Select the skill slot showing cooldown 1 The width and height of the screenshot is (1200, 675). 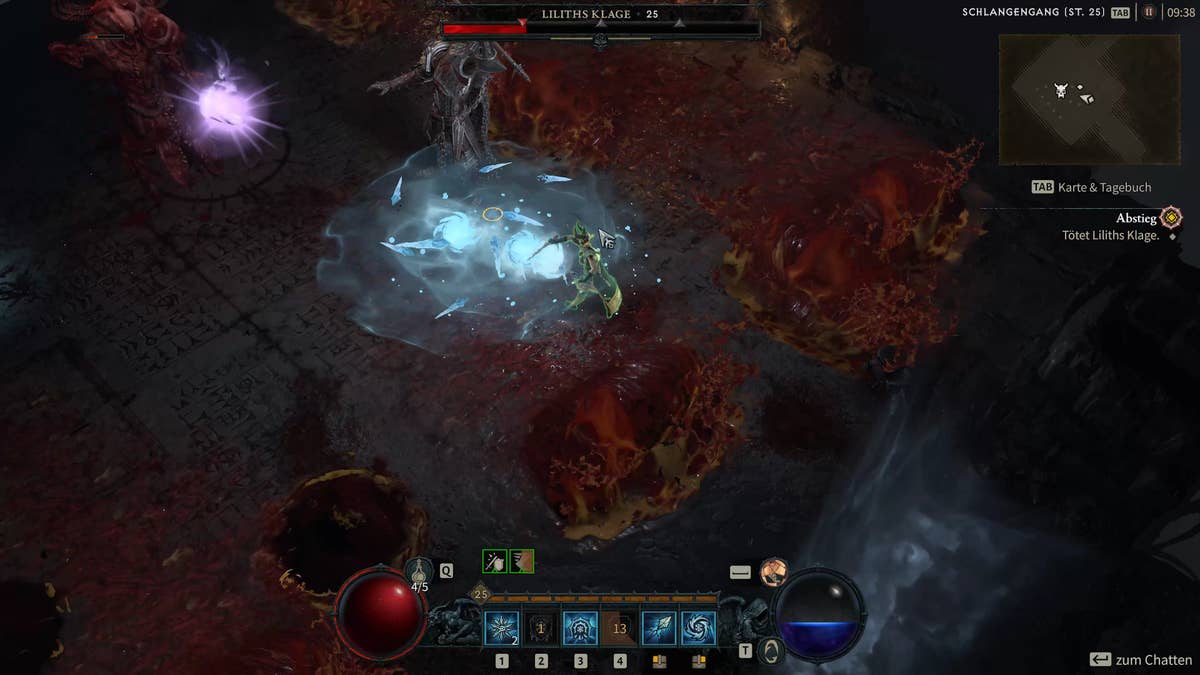[541, 628]
